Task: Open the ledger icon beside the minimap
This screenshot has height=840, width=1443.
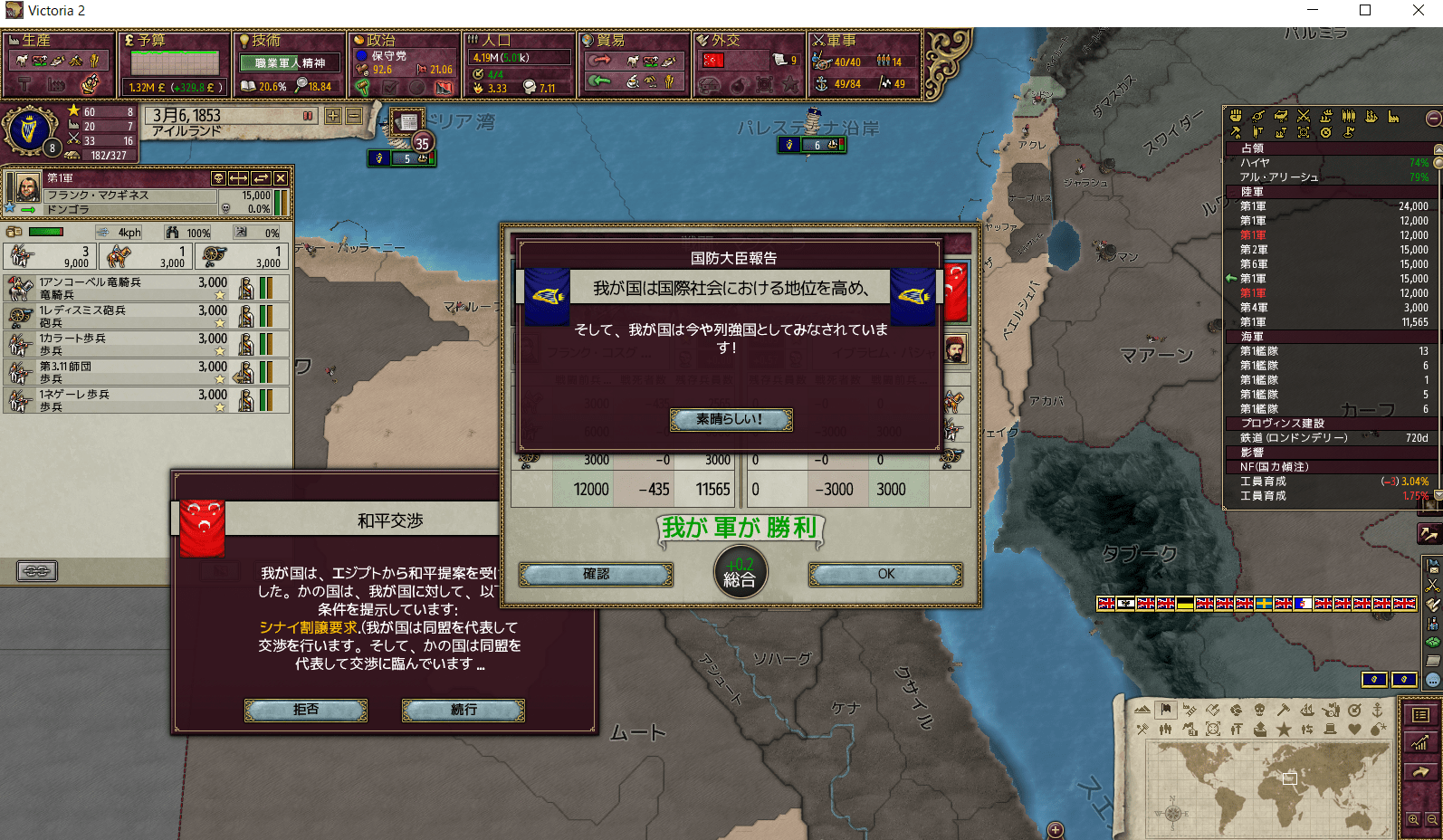Action: coord(1421,715)
